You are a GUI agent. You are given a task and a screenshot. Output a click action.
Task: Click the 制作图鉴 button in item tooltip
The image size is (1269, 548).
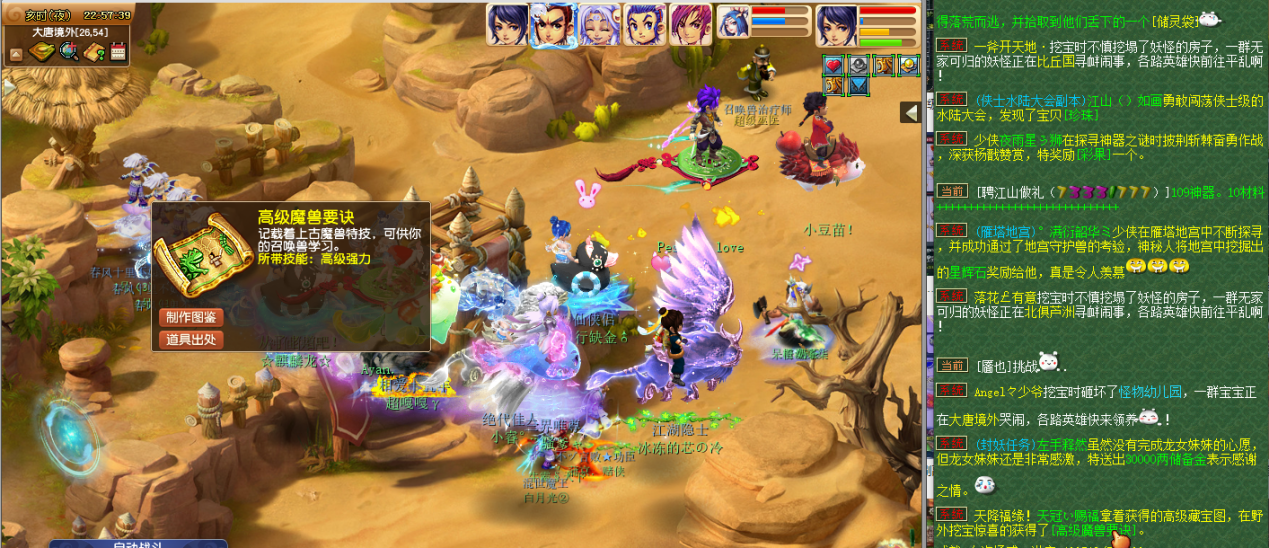click(190, 317)
